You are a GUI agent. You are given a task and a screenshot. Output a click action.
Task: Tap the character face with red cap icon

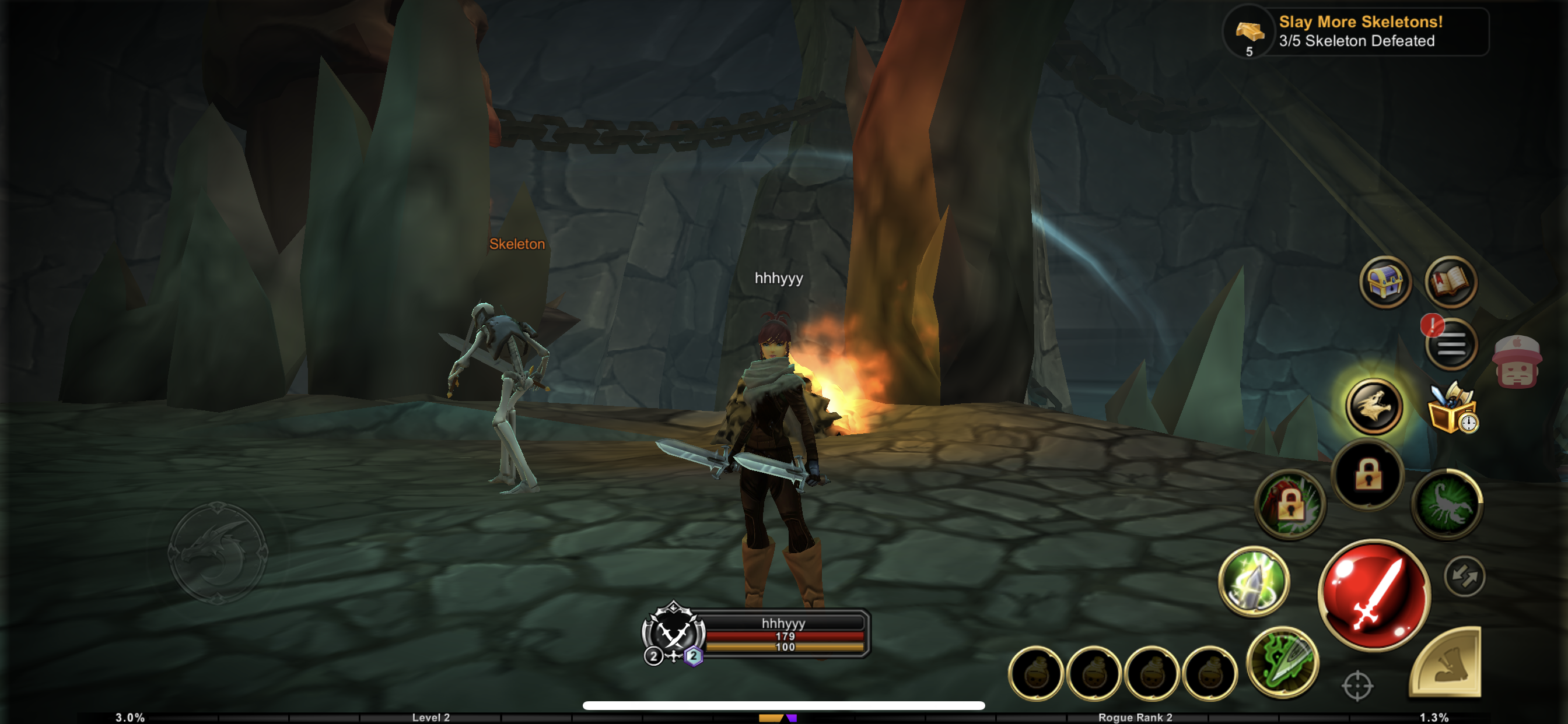pos(1516,363)
